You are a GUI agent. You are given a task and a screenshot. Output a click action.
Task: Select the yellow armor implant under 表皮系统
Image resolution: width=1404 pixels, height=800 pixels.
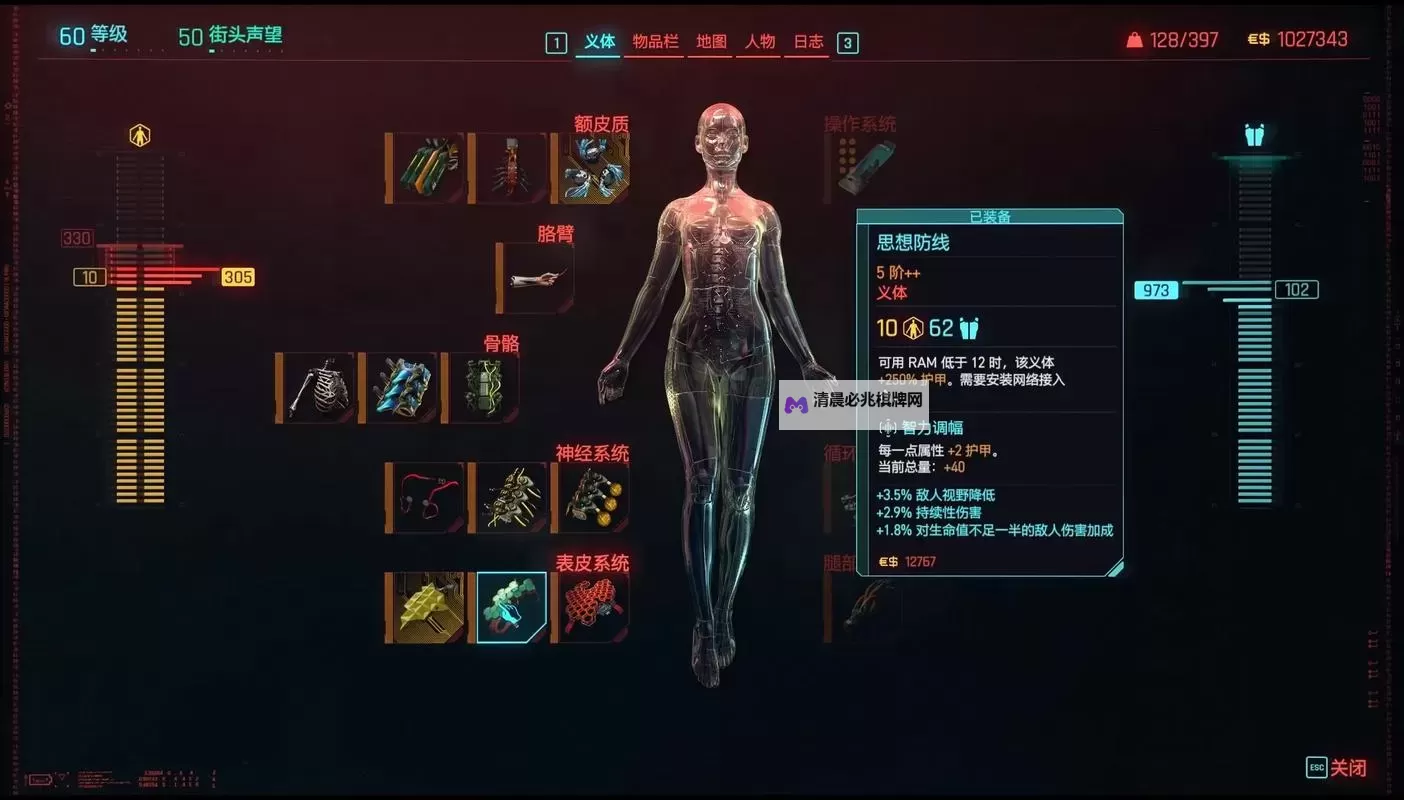[424, 605]
